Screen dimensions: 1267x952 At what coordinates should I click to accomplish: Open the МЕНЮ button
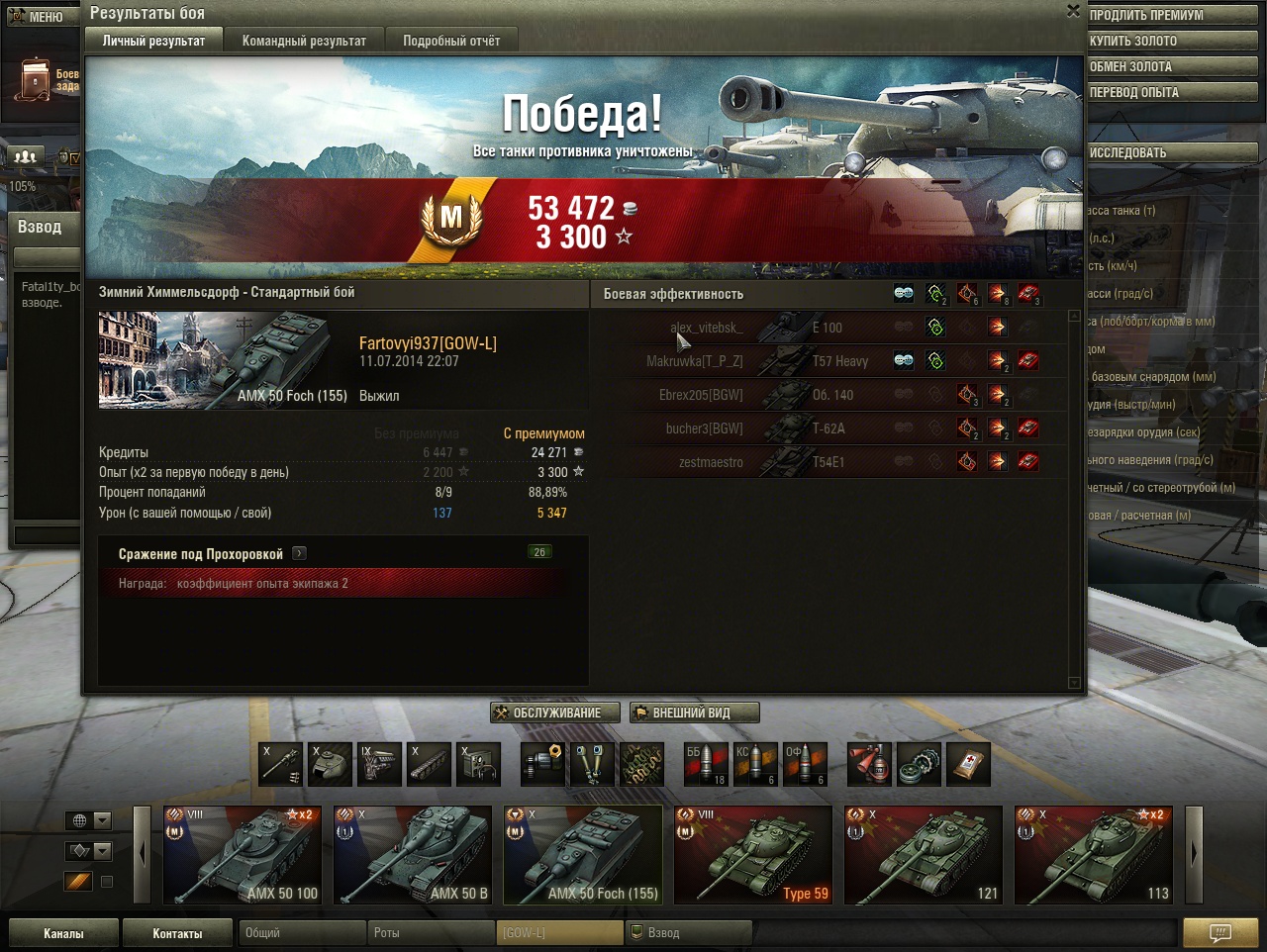coord(38,17)
